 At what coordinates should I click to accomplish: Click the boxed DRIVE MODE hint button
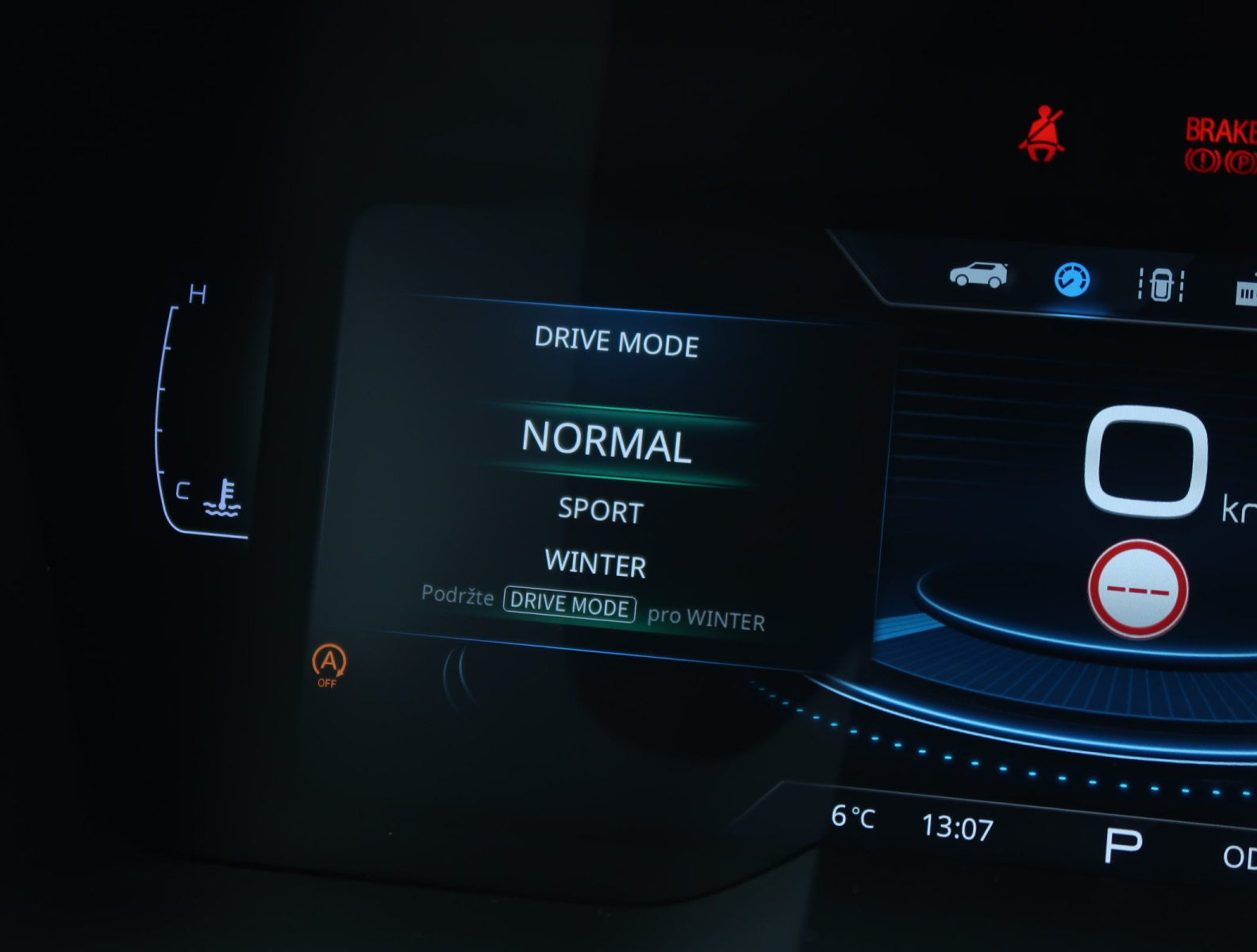[570, 605]
